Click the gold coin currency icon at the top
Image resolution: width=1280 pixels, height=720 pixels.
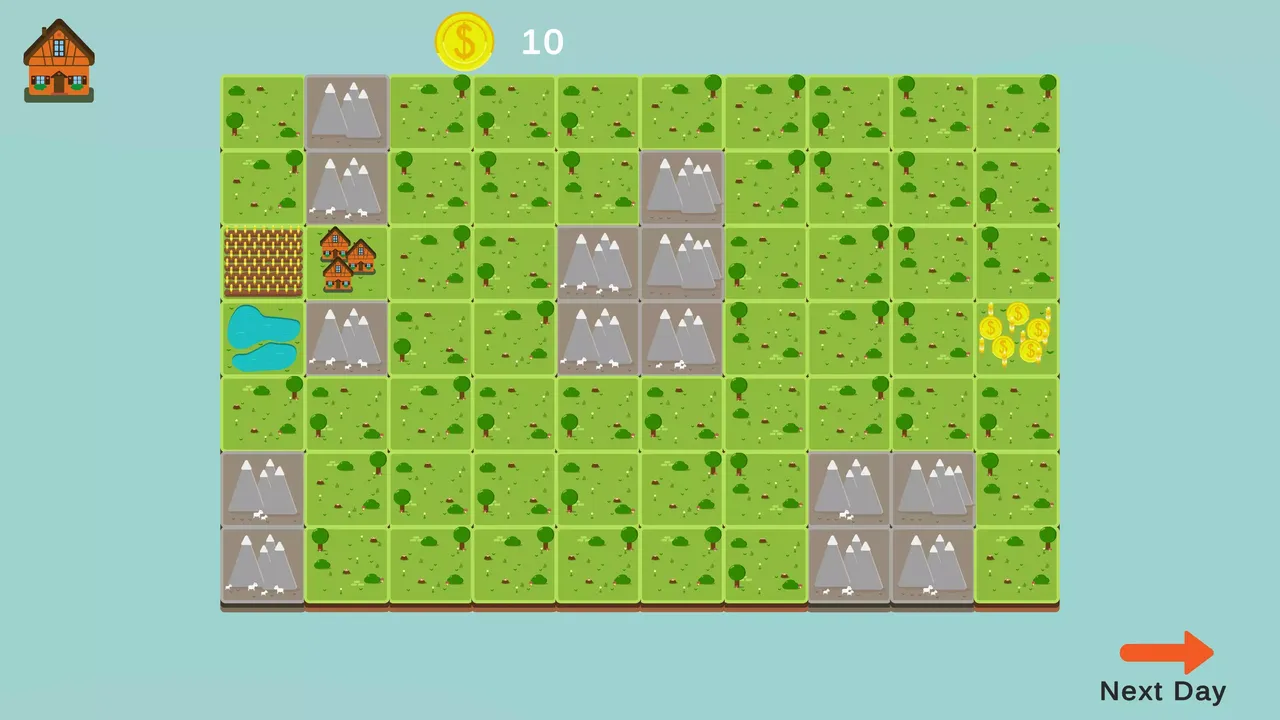pos(464,41)
